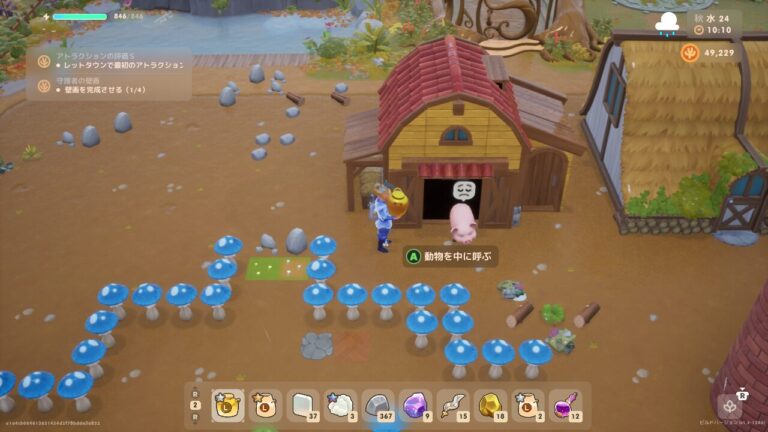Select the highlighted golden jar hotbar slot
Screen dimensions: 768x432
228,404
